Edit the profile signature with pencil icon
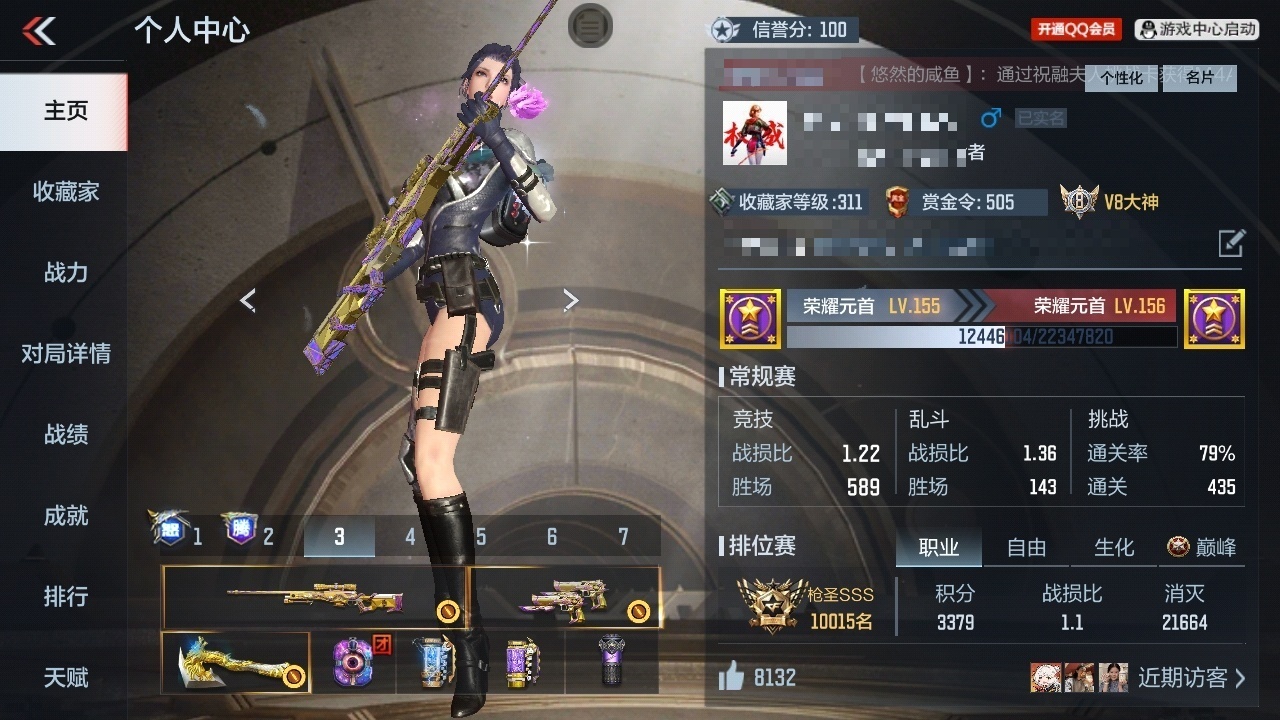 point(1231,242)
